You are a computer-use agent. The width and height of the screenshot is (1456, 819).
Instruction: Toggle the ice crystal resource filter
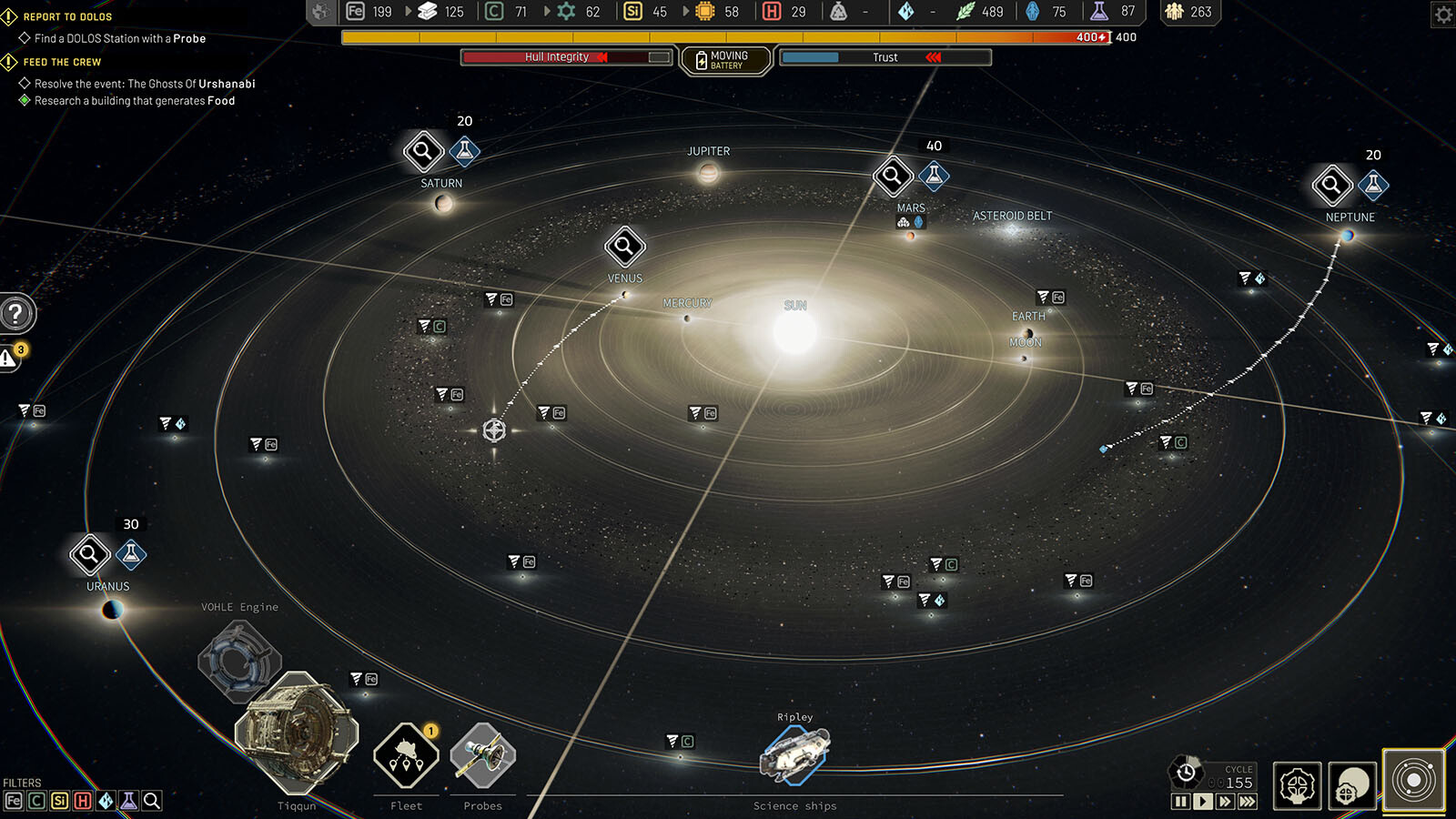(x=106, y=801)
